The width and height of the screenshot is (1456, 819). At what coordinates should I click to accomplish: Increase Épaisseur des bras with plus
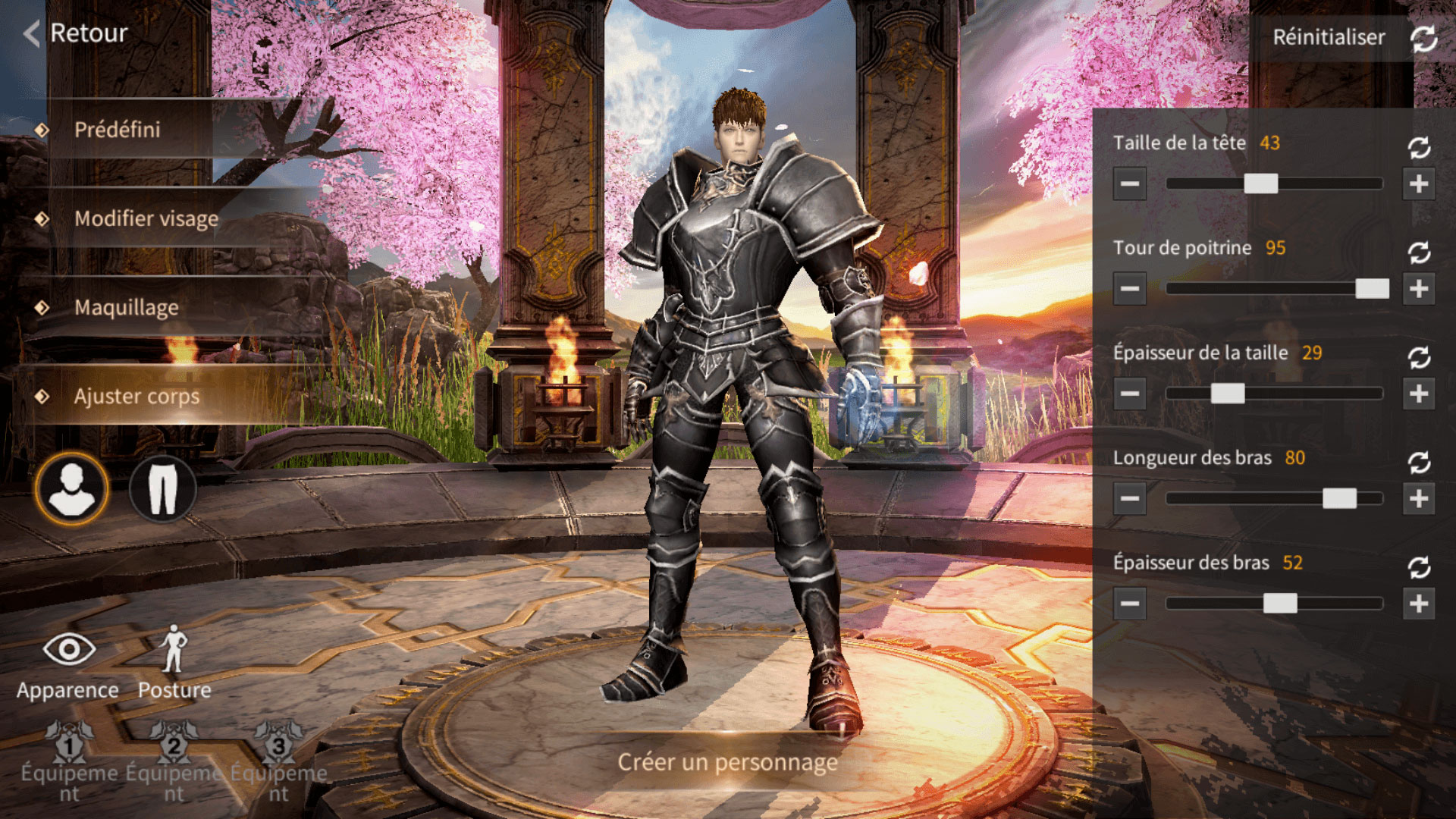click(1419, 604)
